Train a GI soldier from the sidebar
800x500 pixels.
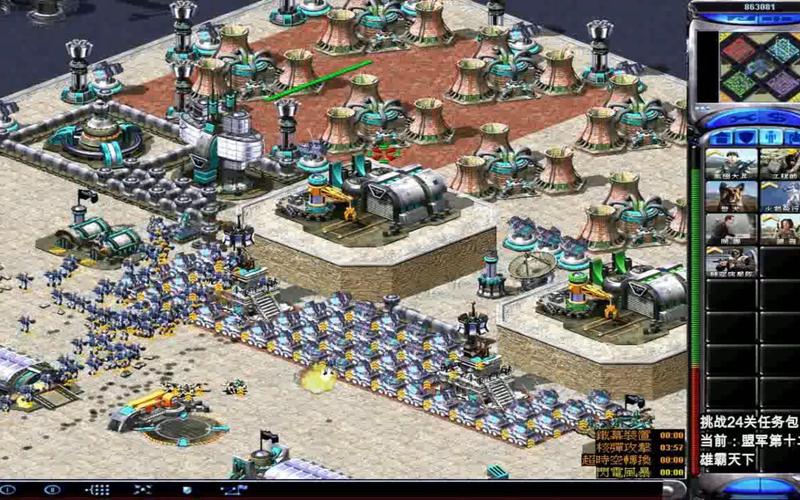731,164
